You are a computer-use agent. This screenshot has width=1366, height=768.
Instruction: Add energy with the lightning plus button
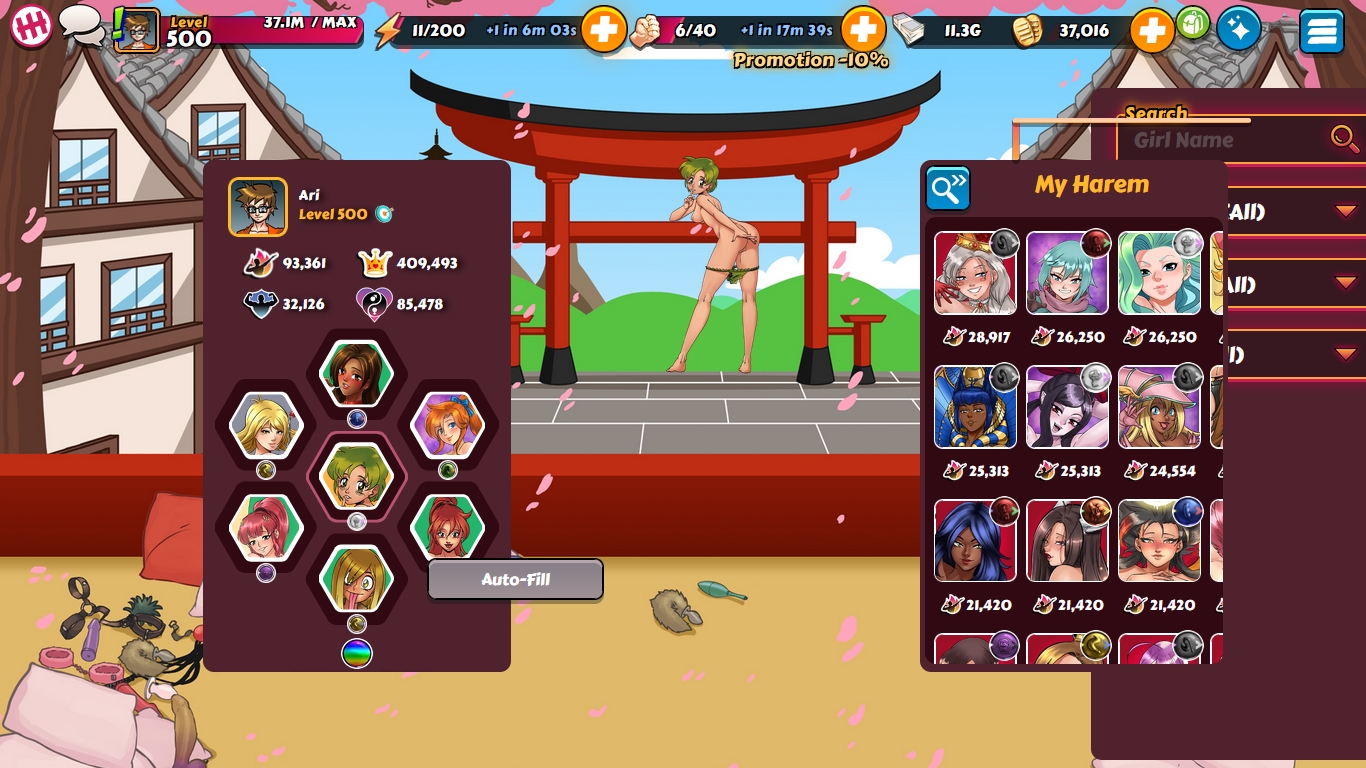(x=603, y=30)
